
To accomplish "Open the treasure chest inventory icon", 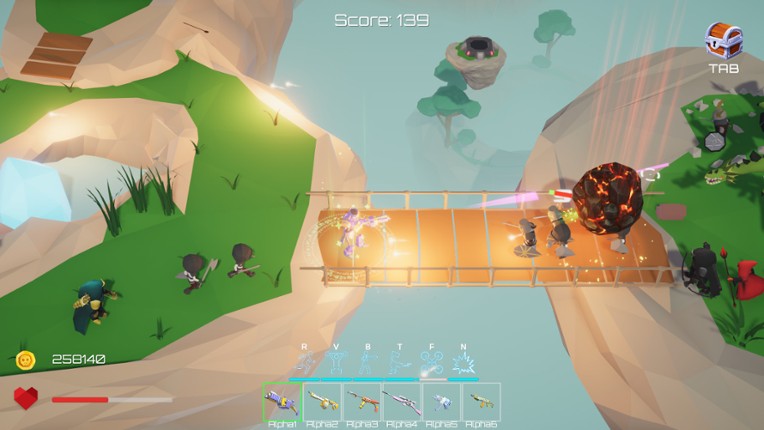I will [x=723, y=41].
